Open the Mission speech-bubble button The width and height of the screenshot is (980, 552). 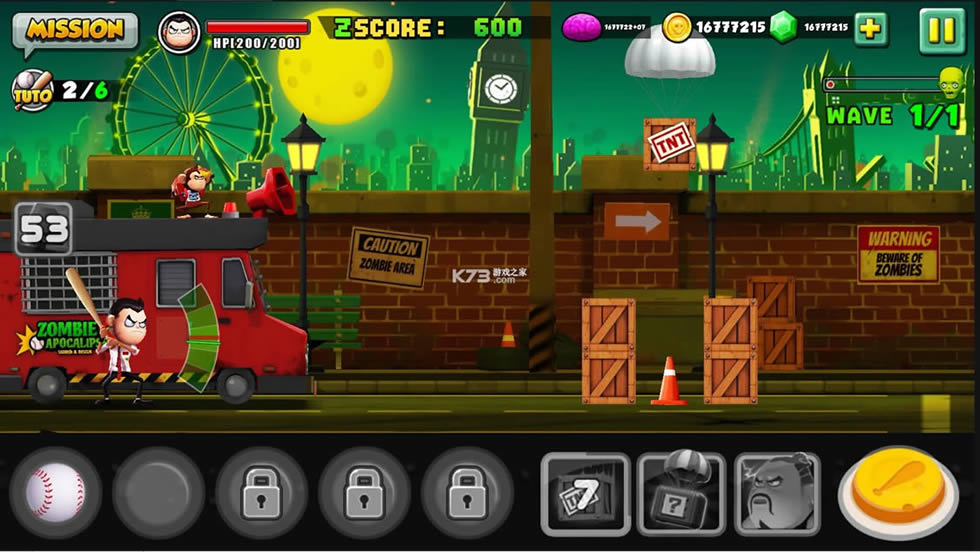coord(75,30)
